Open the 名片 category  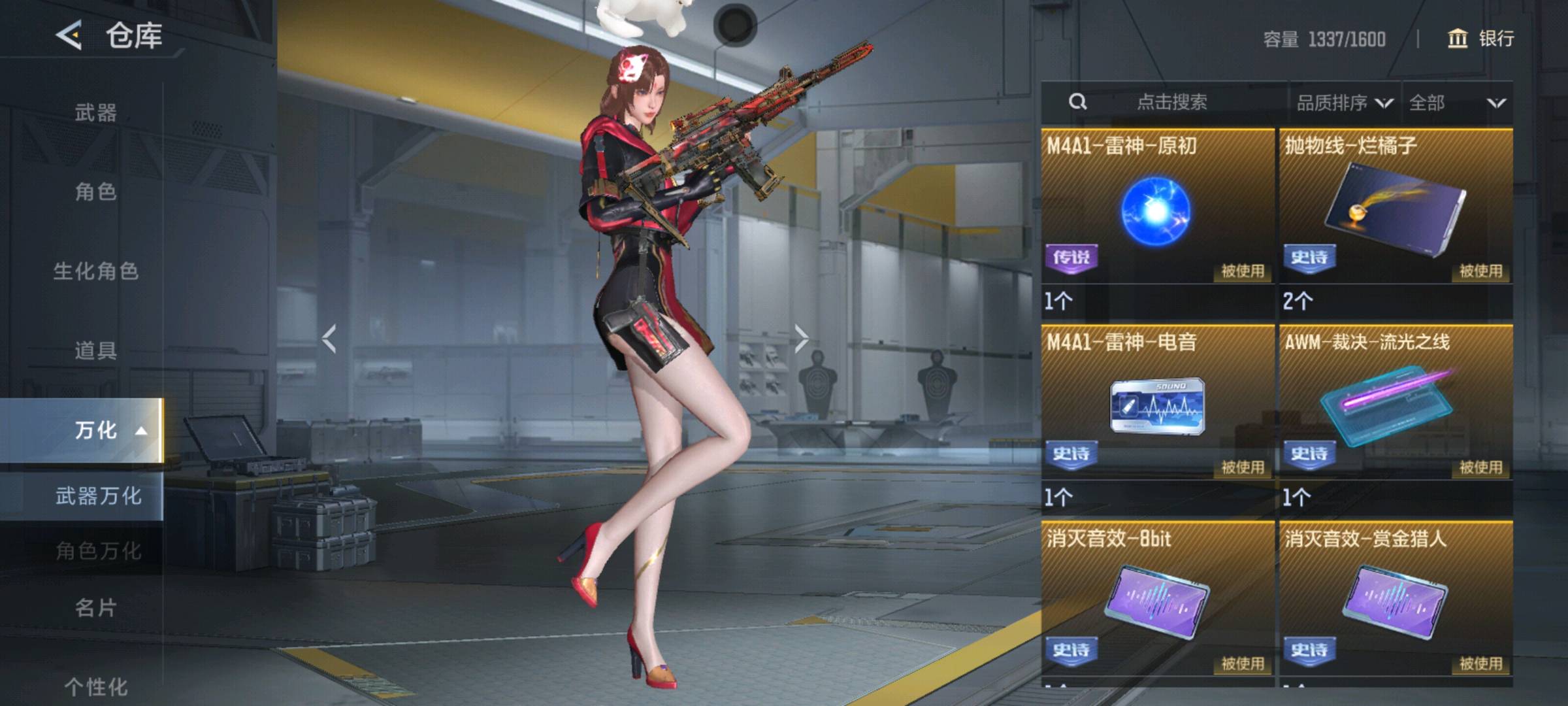tap(95, 608)
